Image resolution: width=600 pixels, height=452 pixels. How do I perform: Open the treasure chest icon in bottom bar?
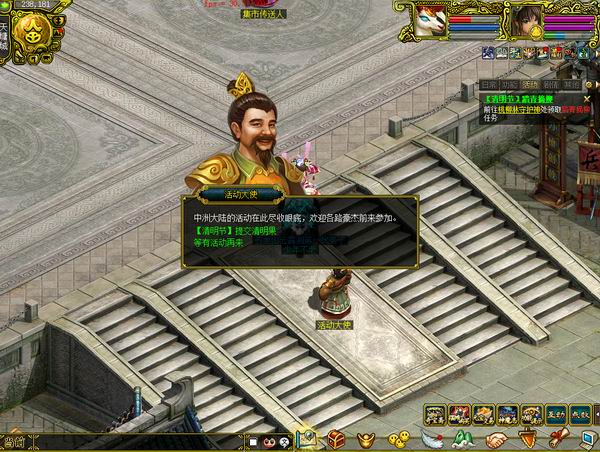coord(336,439)
